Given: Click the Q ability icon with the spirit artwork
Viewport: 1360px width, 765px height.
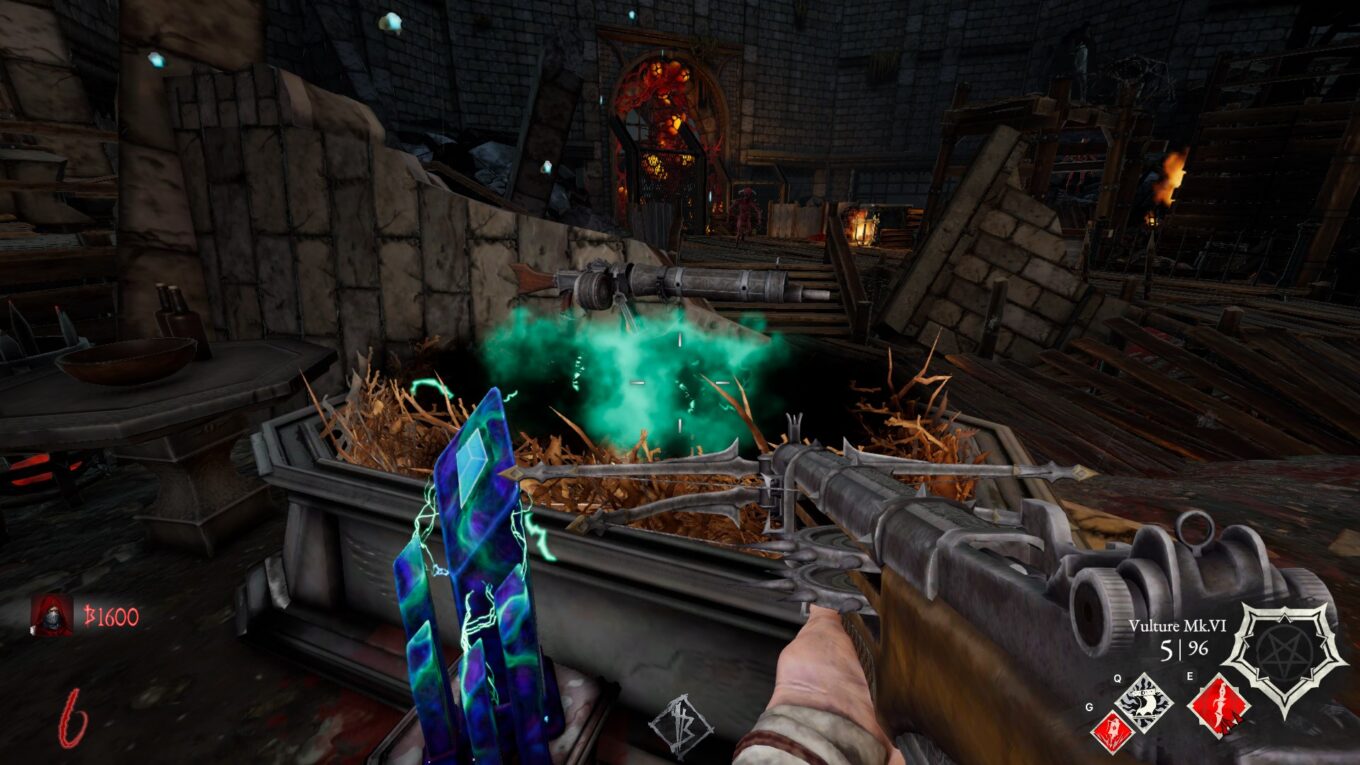Looking at the screenshot, I should (x=1143, y=703).
